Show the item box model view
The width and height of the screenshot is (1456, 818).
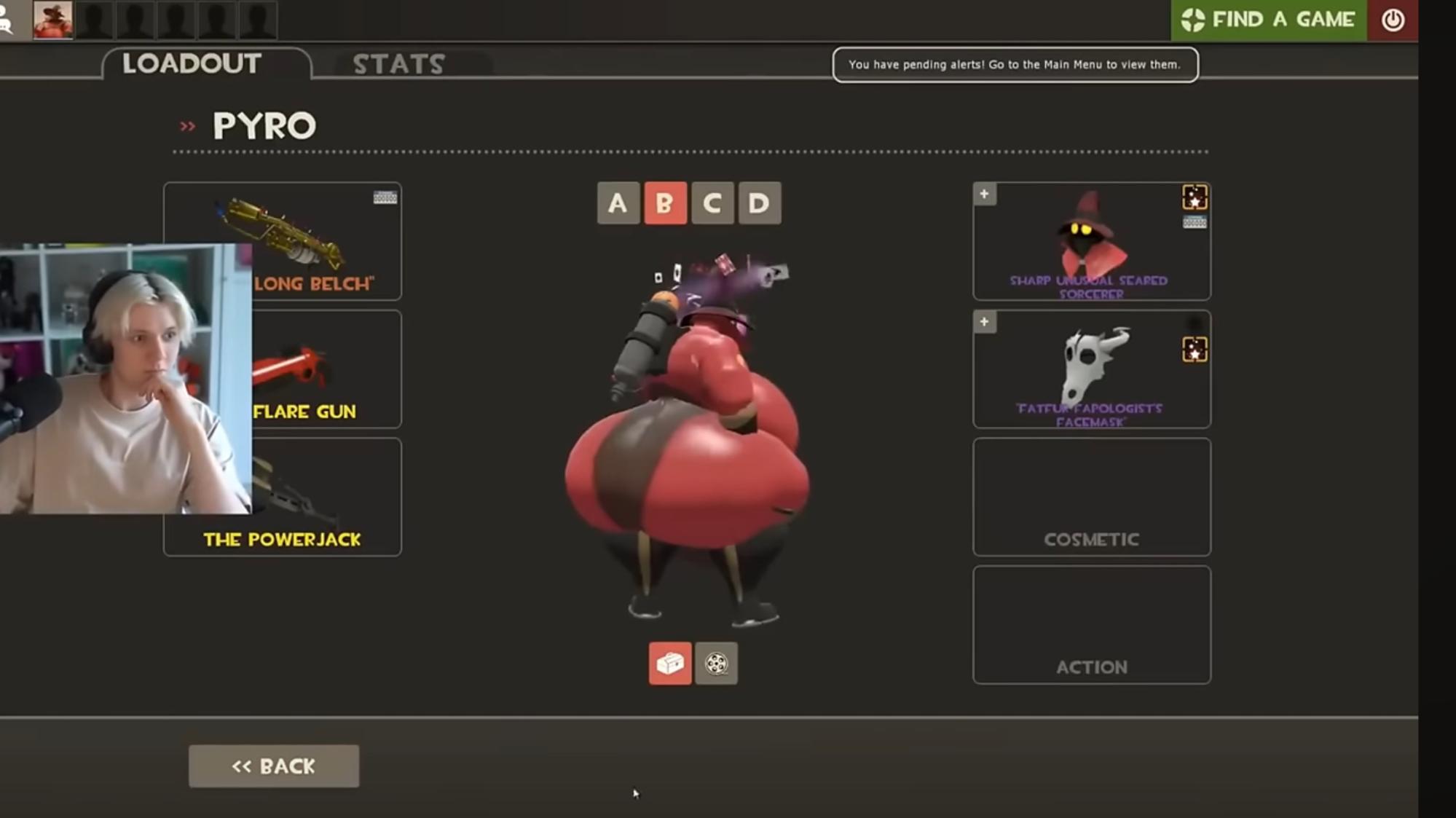[x=670, y=664]
